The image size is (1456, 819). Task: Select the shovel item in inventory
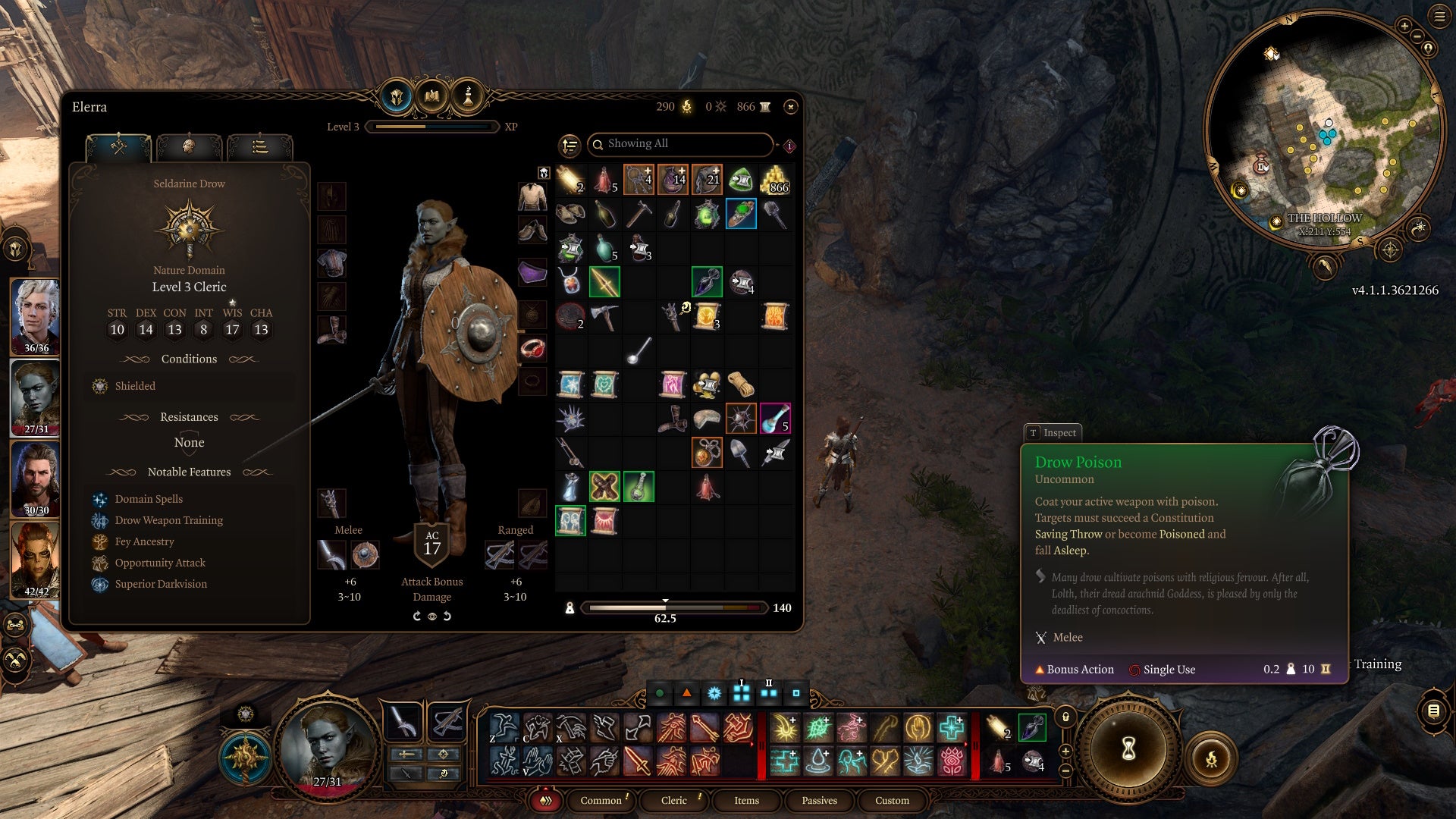tap(741, 453)
